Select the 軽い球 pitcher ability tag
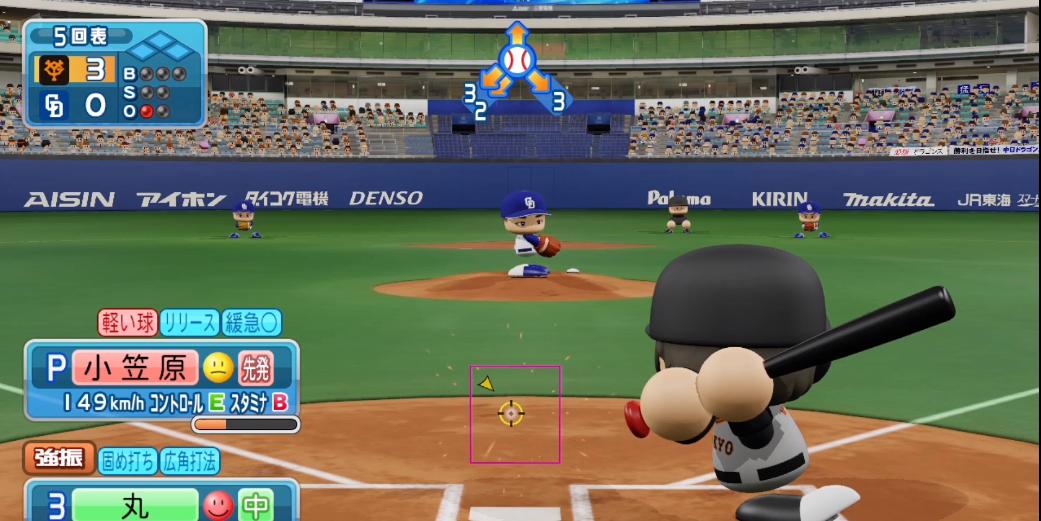 (x=127, y=323)
